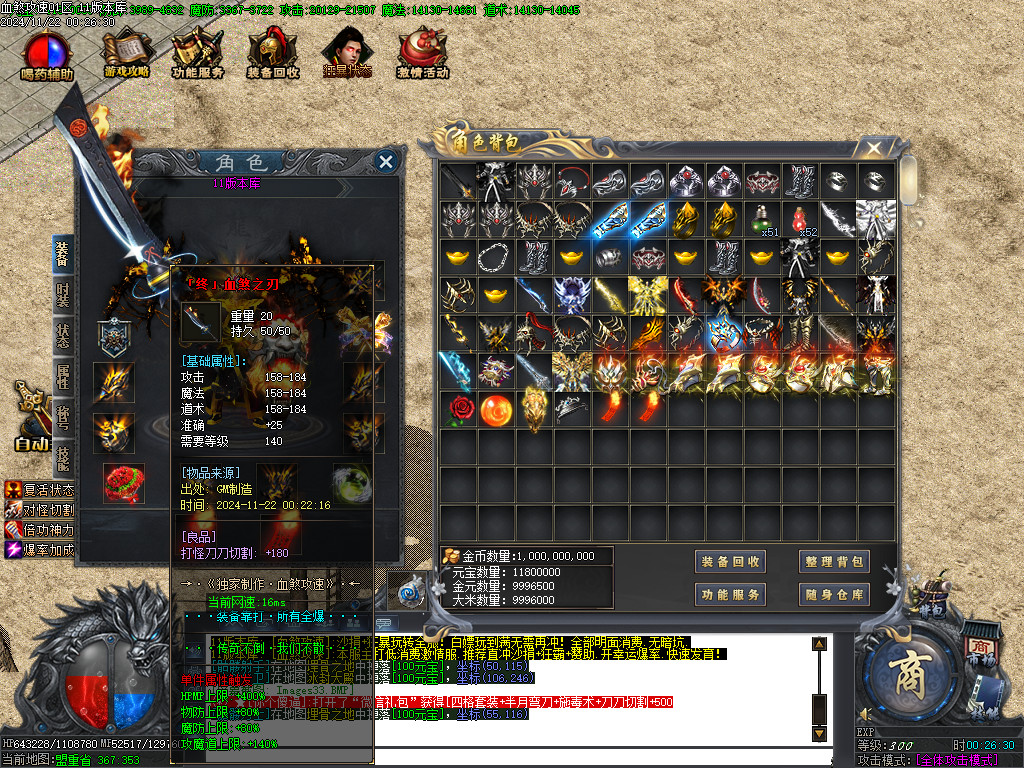Close the 角色背包 inventory window

click(874, 149)
